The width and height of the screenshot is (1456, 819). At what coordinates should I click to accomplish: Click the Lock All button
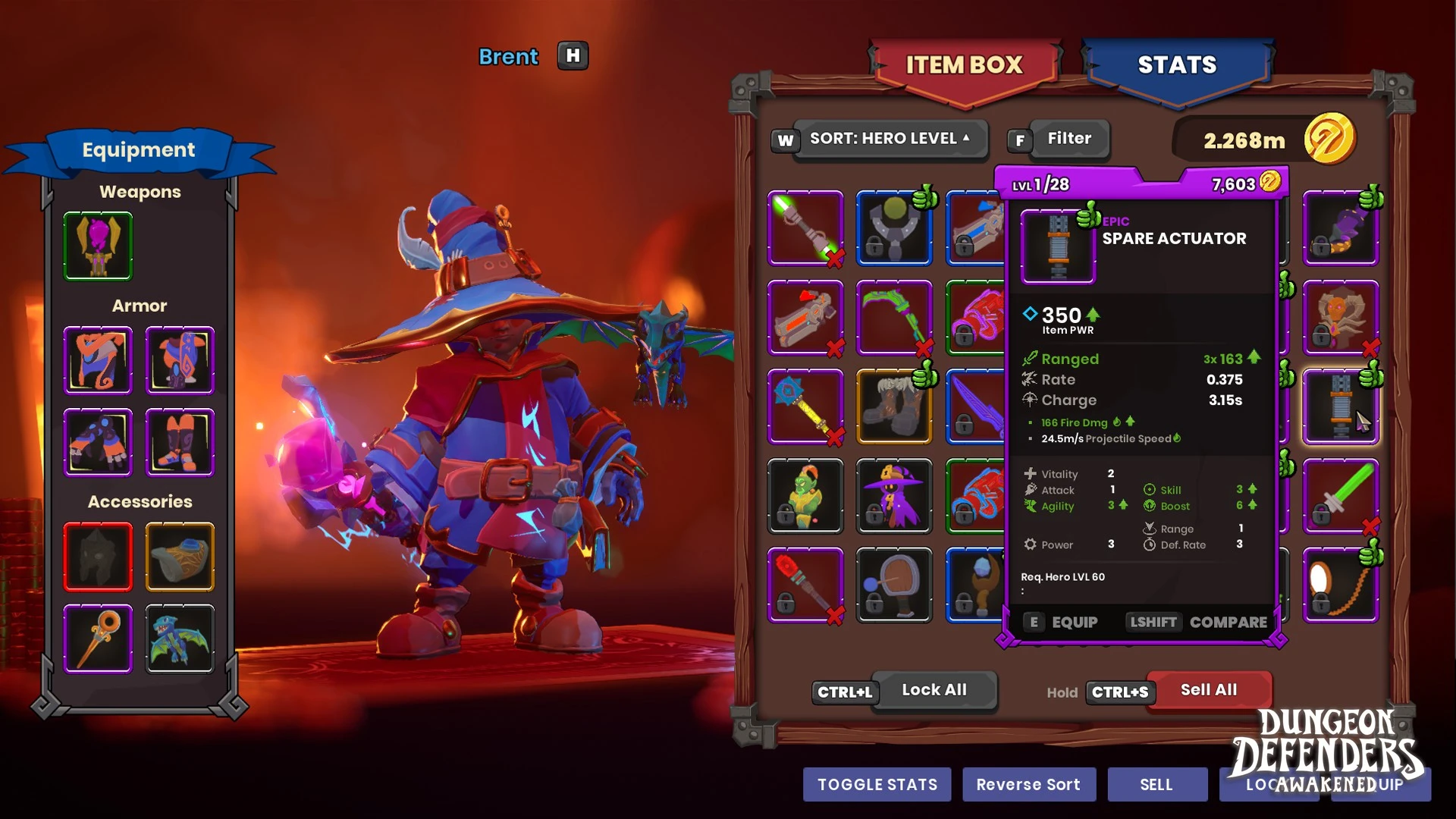click(x=934, y=690)
